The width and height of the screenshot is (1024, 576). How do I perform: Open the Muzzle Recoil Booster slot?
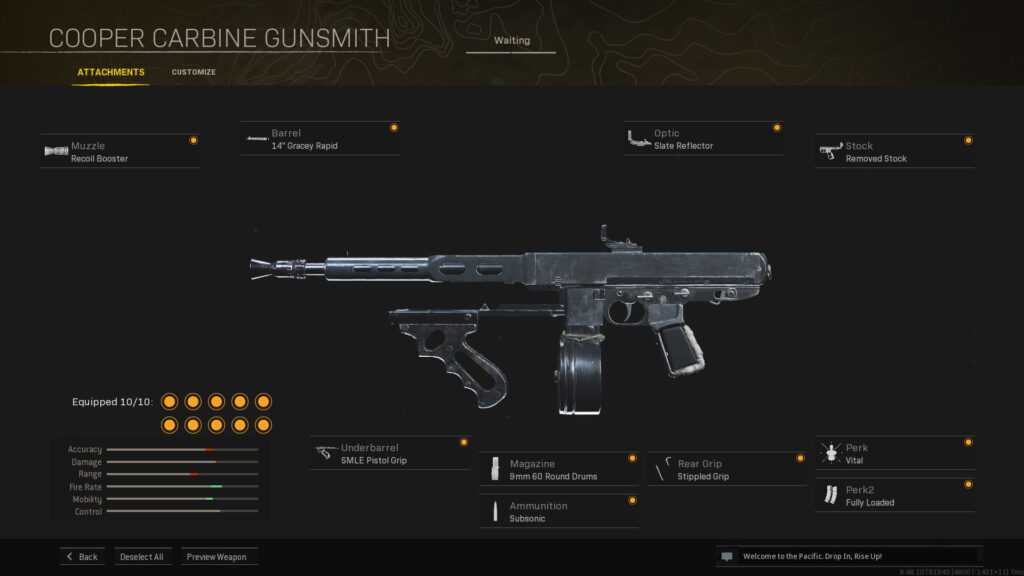pos(120,152)
